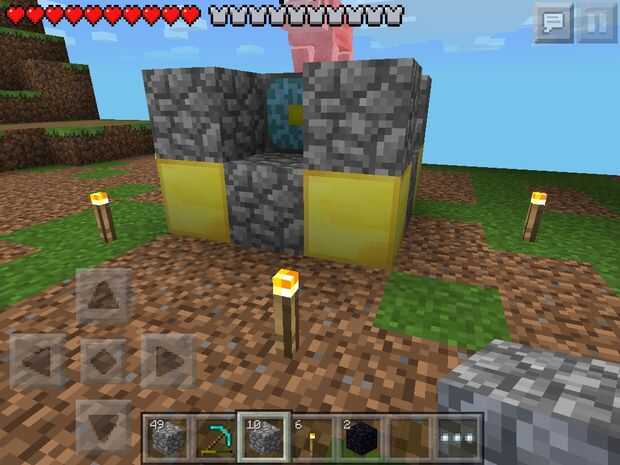
Task: Open the chat window button
Action: pyautogui.click(x=553, y=23)
